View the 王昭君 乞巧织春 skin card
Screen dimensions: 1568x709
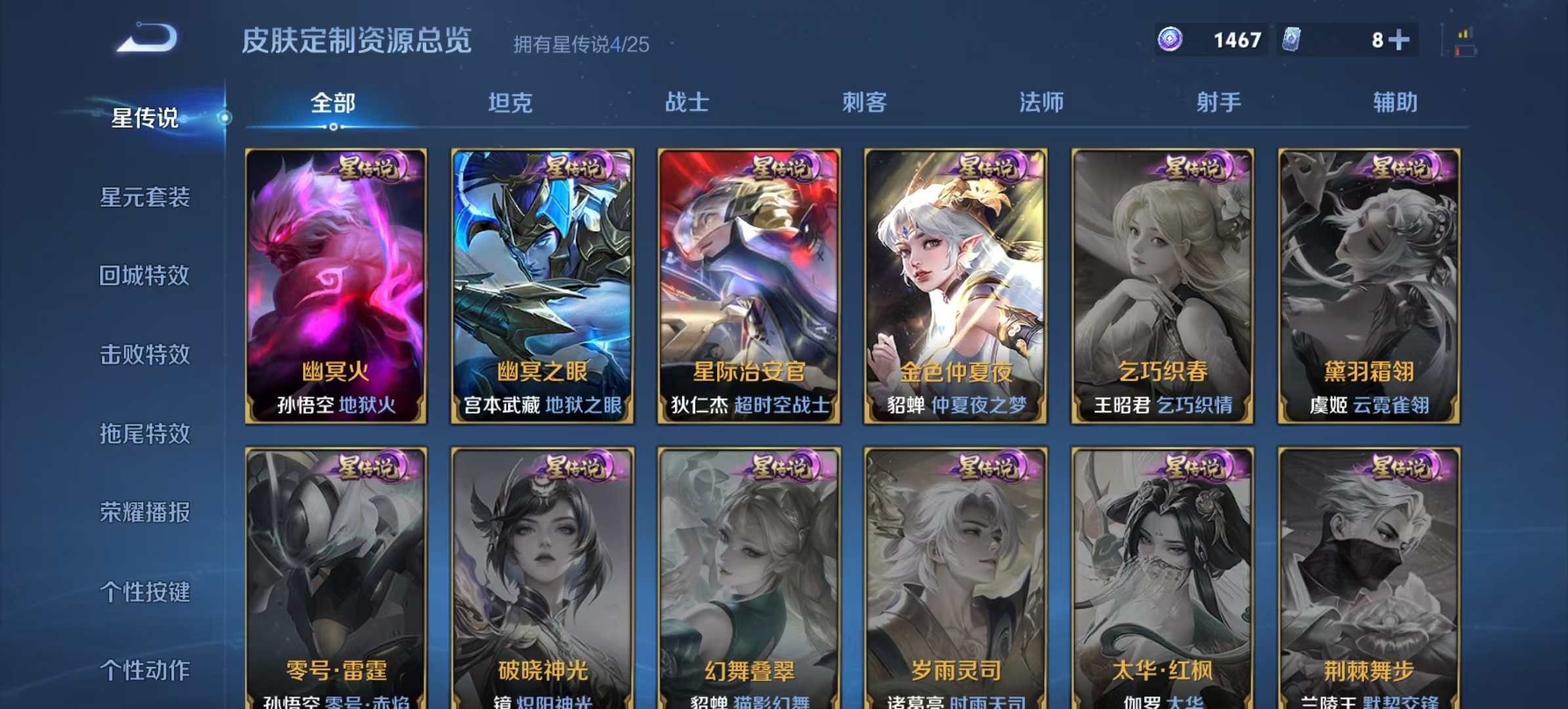pos(1161,282)
